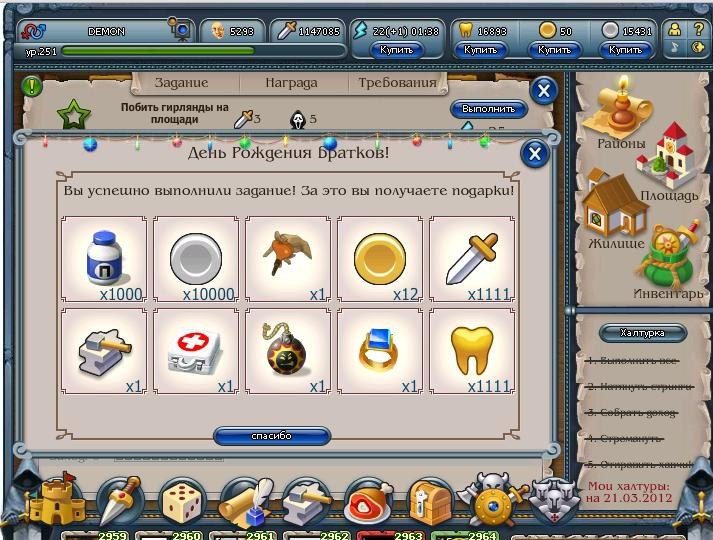This screenshot has height=540, width=713.
Task: Switch to the Награда tab
Action: [290, 83]
